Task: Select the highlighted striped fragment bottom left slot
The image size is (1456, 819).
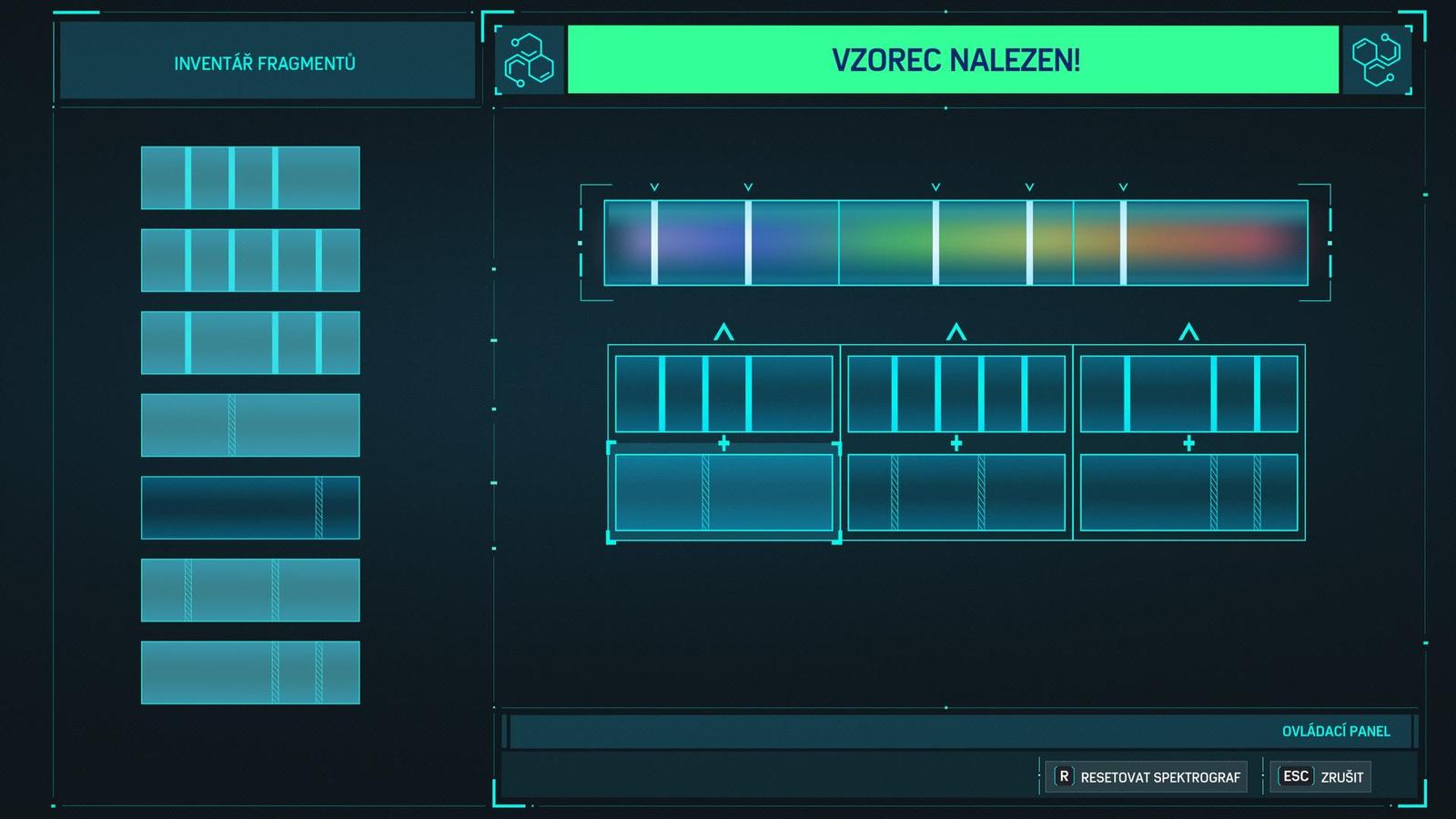Action: coord(723,492)
